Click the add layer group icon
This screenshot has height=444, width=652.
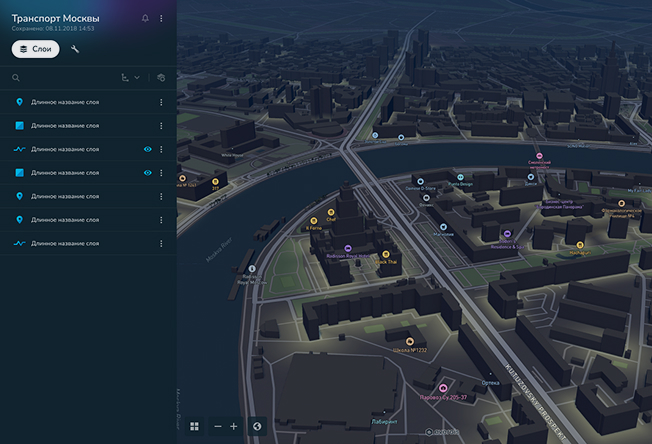tap(161, 77)
